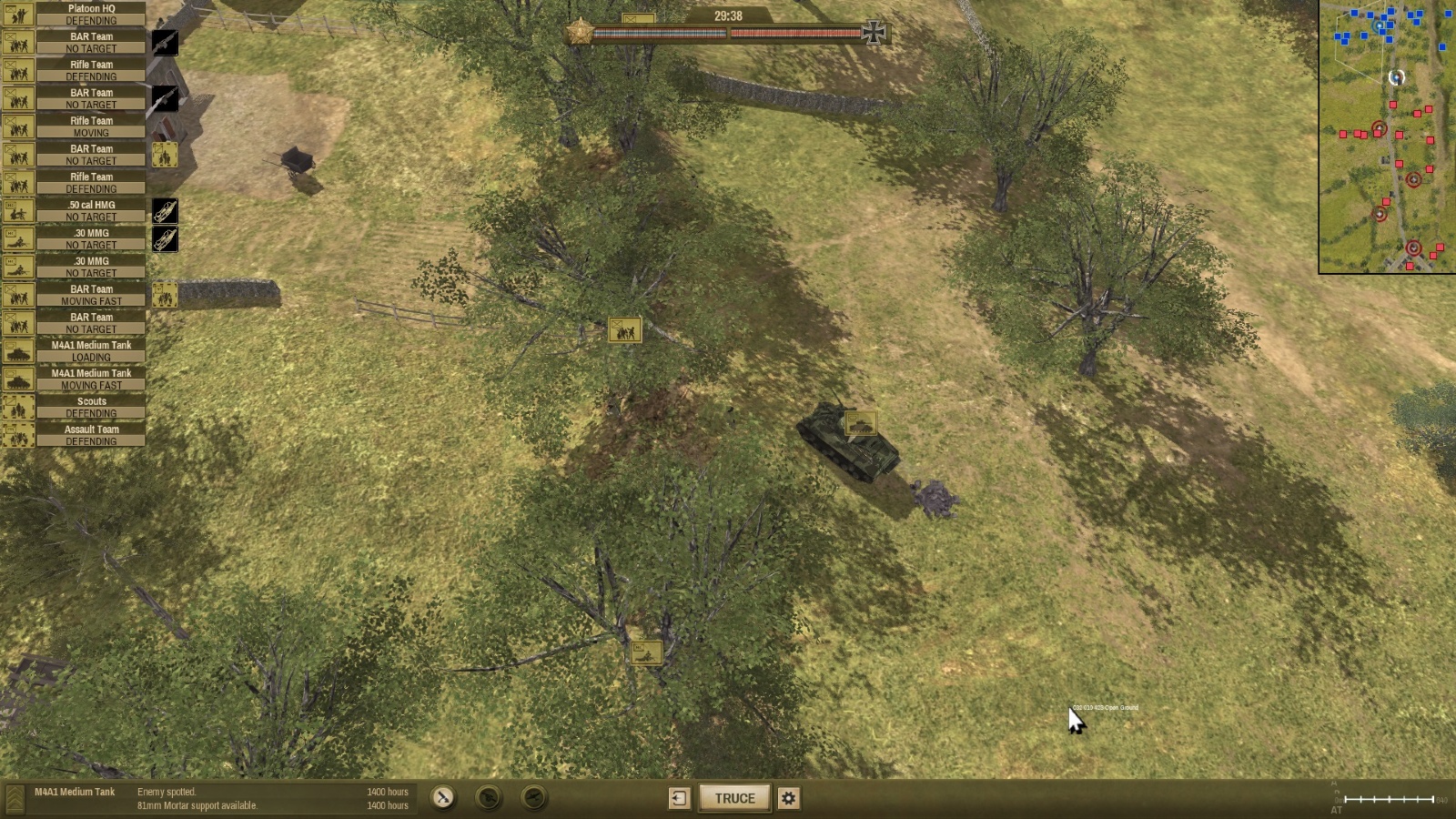Image resolution: width=1456 pixels, height=819 pixels.
Task: Call the aircraft air support icon
Action: click(534, 798)
